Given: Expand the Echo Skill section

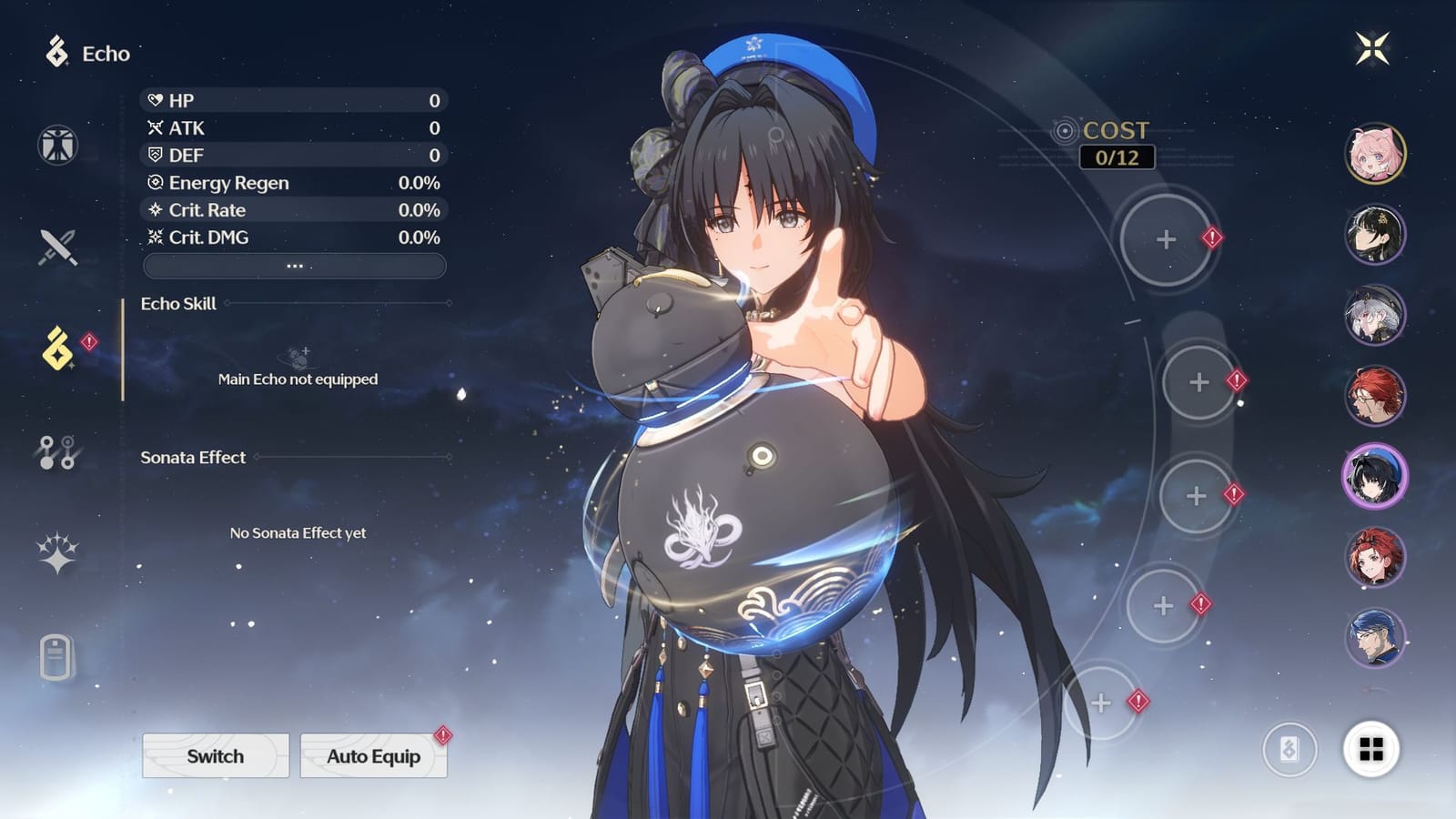Looking at the screenshot, I should click(178, 305).
